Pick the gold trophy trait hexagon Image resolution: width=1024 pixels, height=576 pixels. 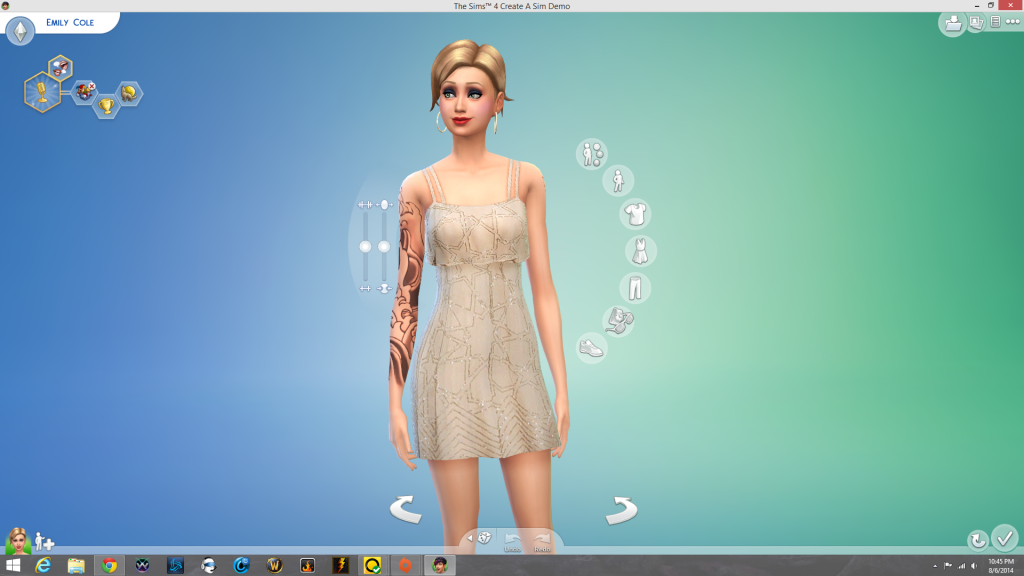[106, 105]
